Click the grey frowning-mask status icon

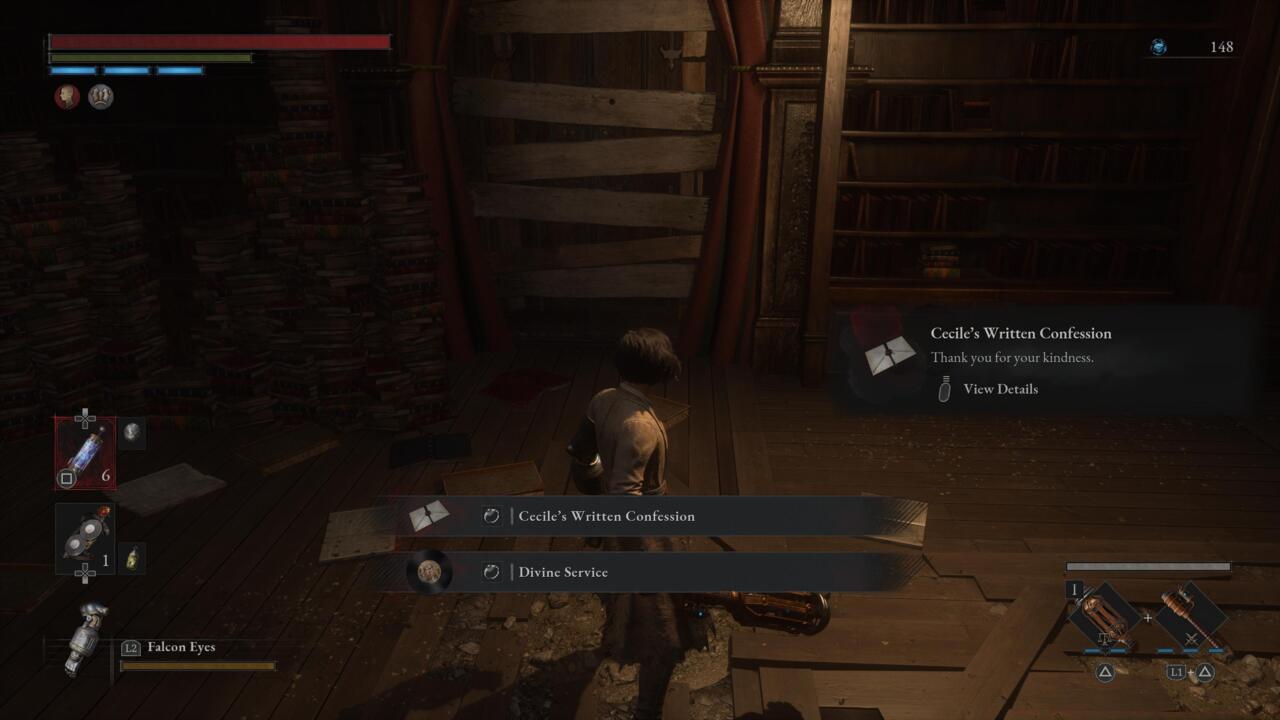[100, 97]
